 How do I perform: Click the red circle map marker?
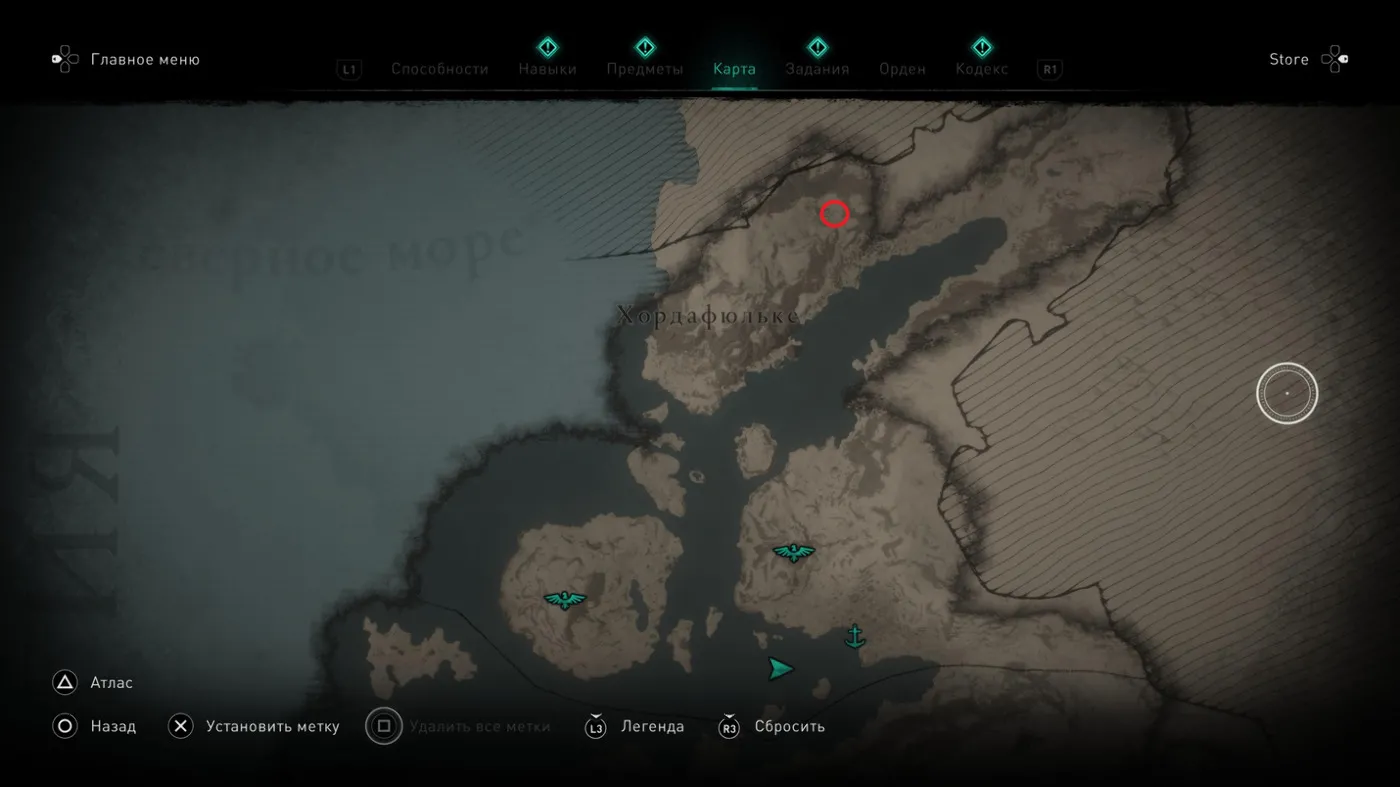[x=834, y=213]
